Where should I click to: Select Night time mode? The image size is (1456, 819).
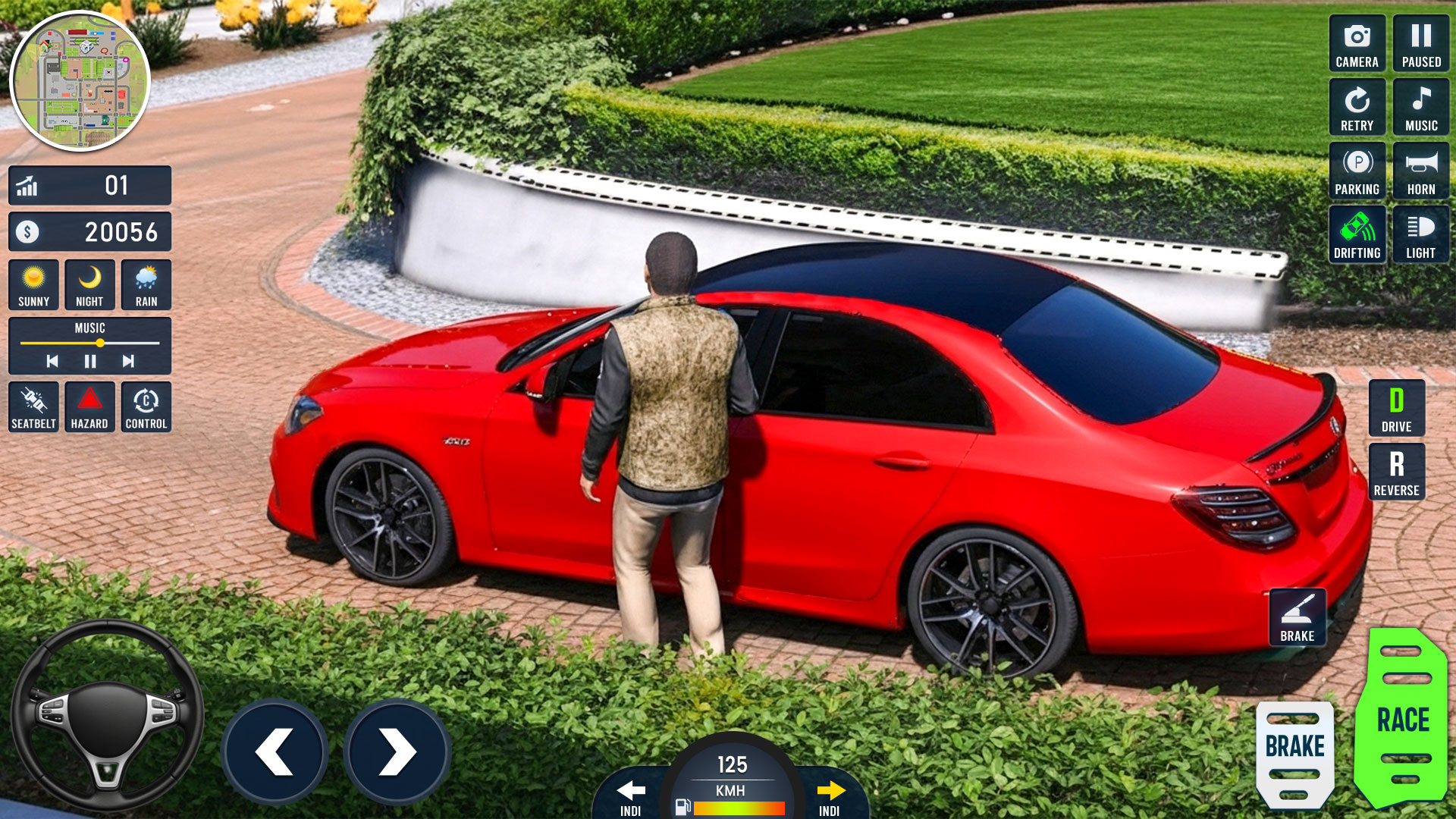coord(89,284)
